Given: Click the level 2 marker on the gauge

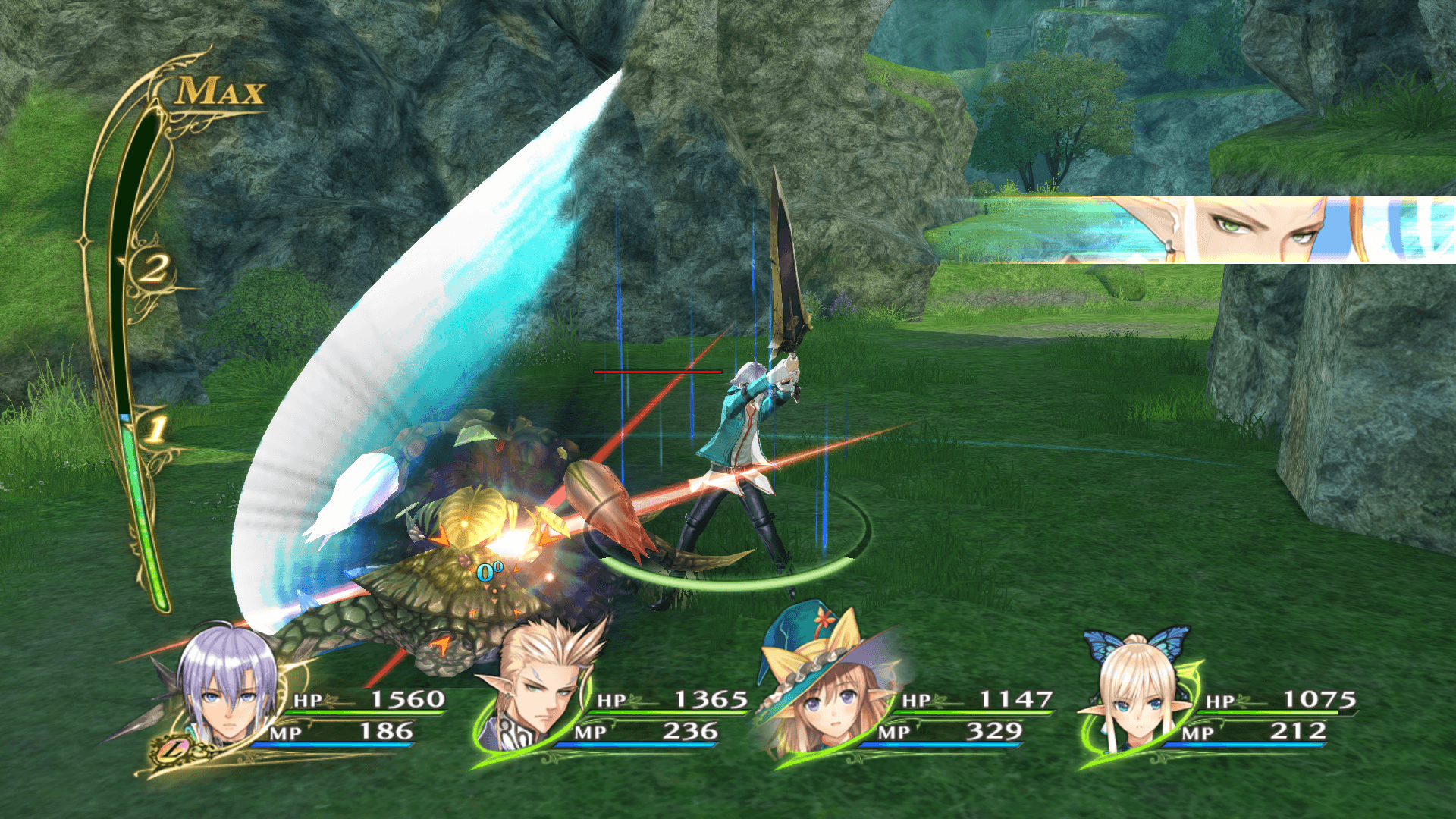Looking at the screenshot, I should pos(155,269).
